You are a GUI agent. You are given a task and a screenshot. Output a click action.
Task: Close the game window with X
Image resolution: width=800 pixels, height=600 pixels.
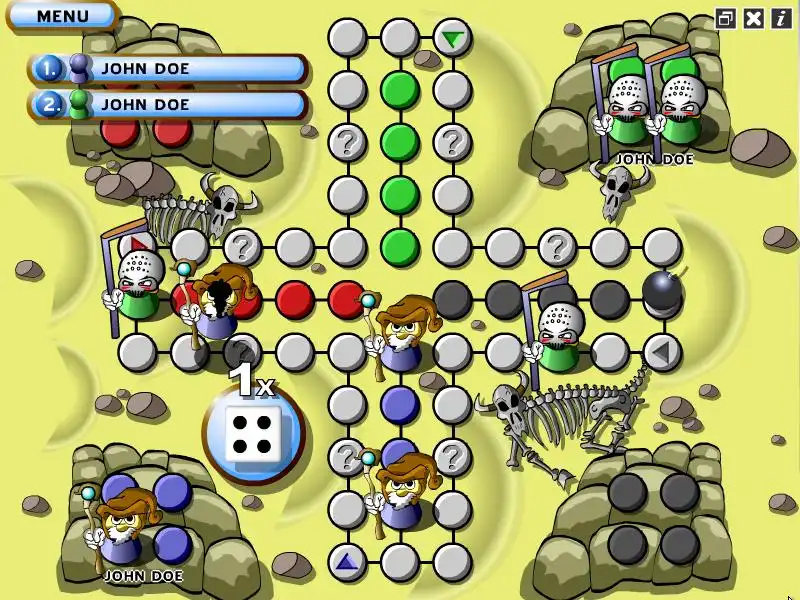tap(754, 18)
